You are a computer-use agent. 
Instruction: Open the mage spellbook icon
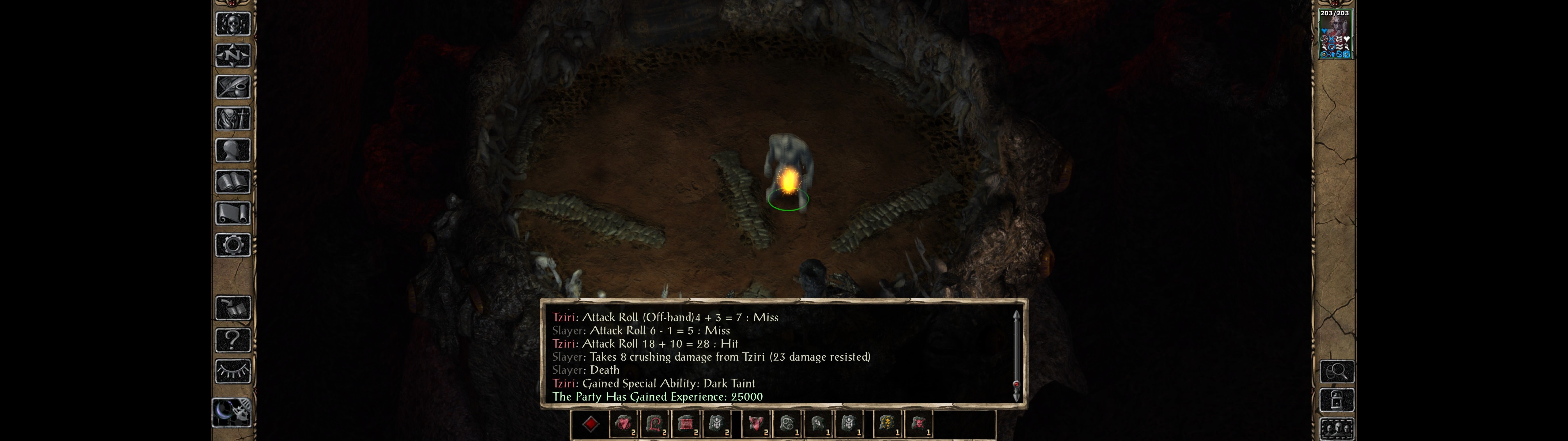tap(232, 182)
